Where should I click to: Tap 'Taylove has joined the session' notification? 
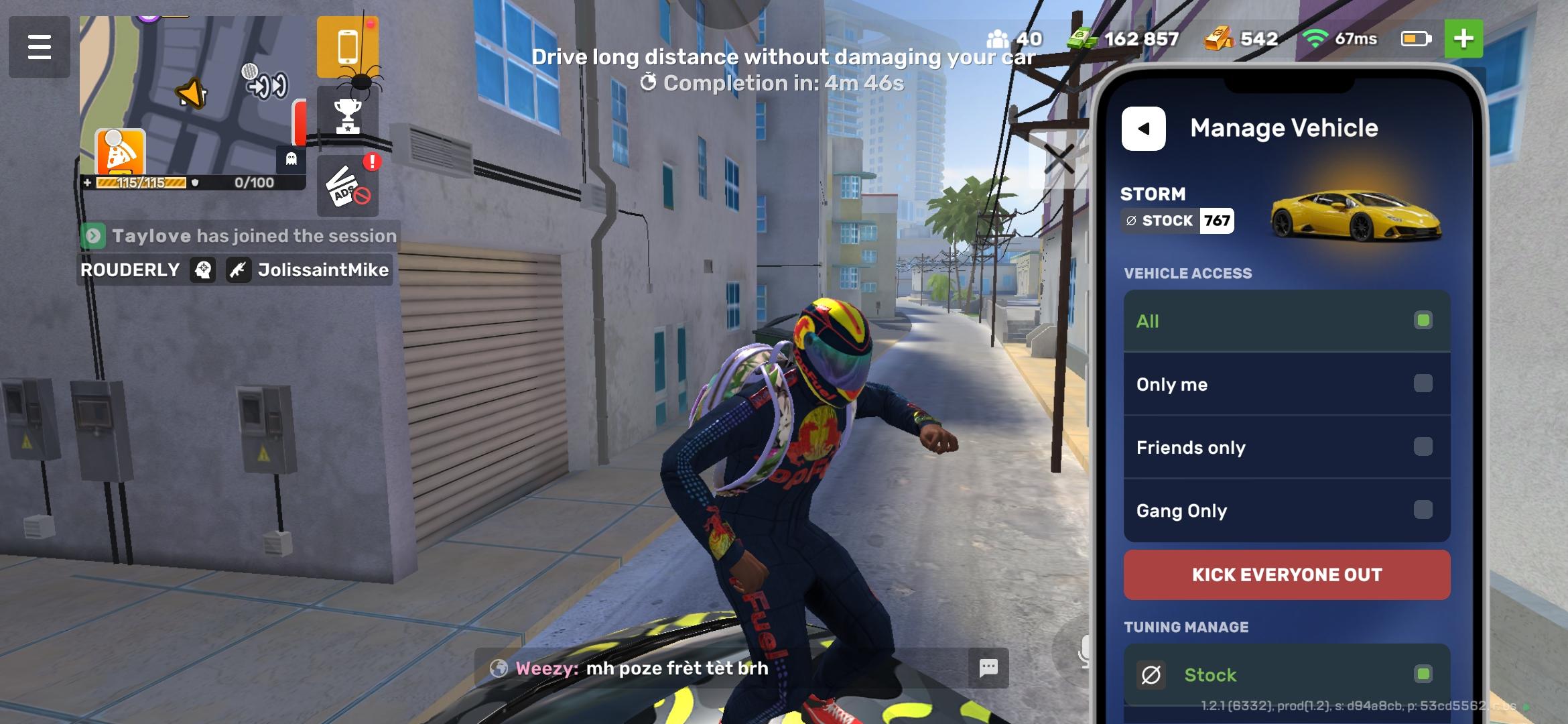(237, 235)
